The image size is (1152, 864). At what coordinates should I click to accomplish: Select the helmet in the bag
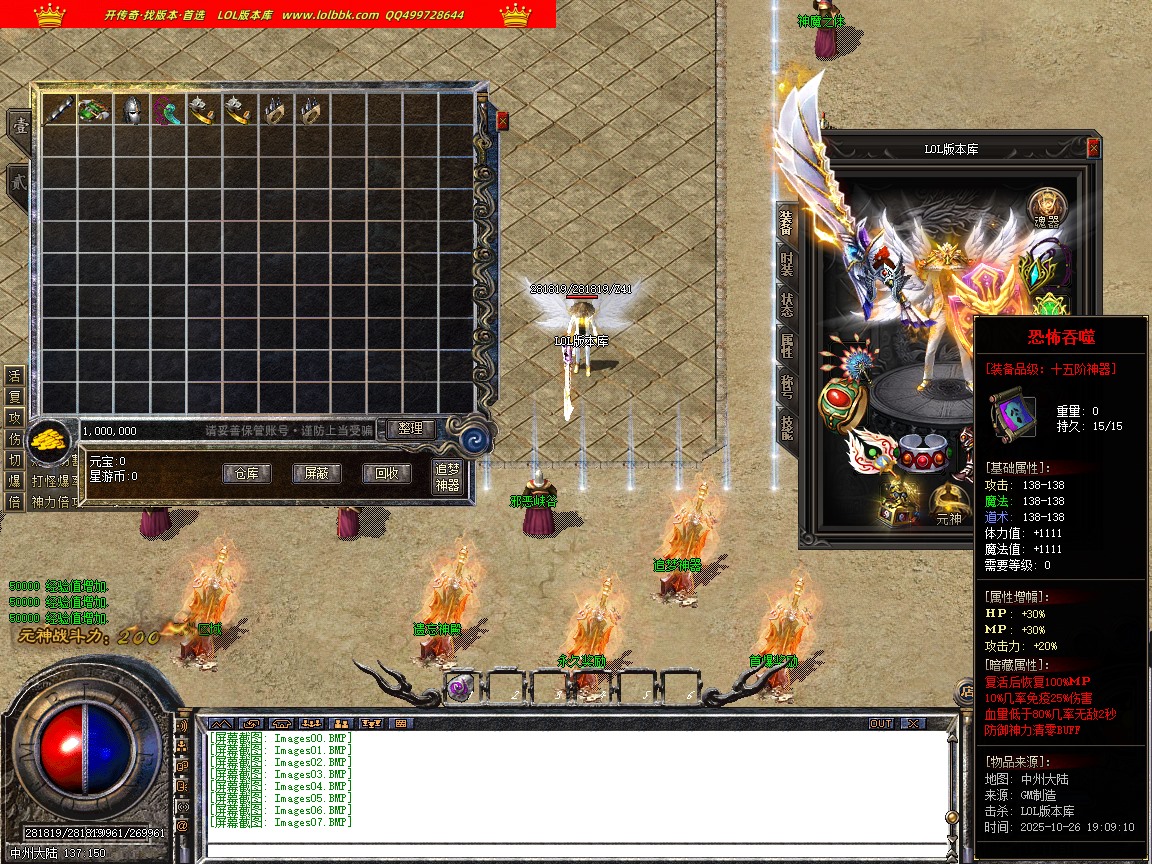pos(130,111)
